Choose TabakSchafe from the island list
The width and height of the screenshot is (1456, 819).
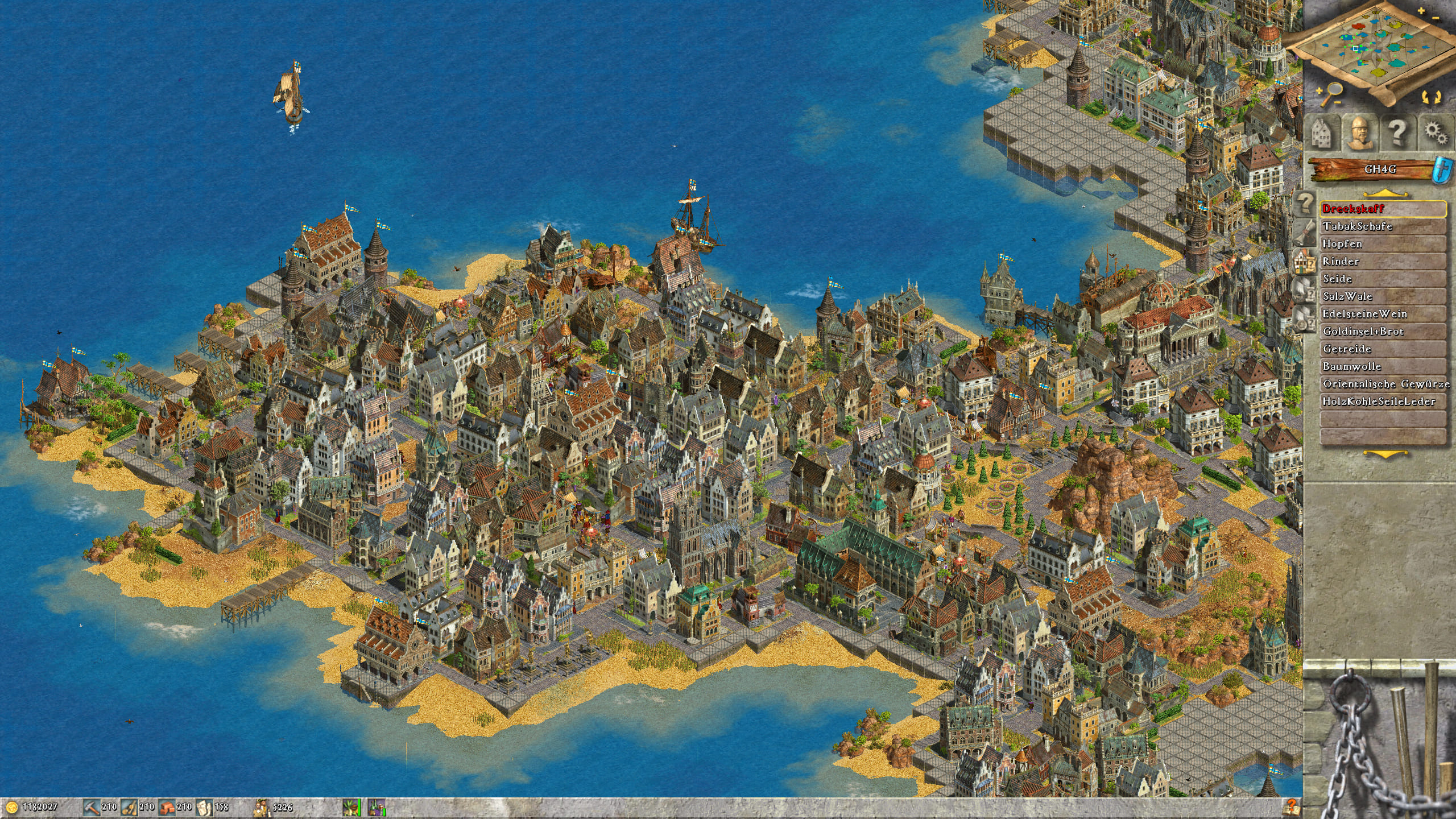pyautogui.click(x=1381, y=226)
